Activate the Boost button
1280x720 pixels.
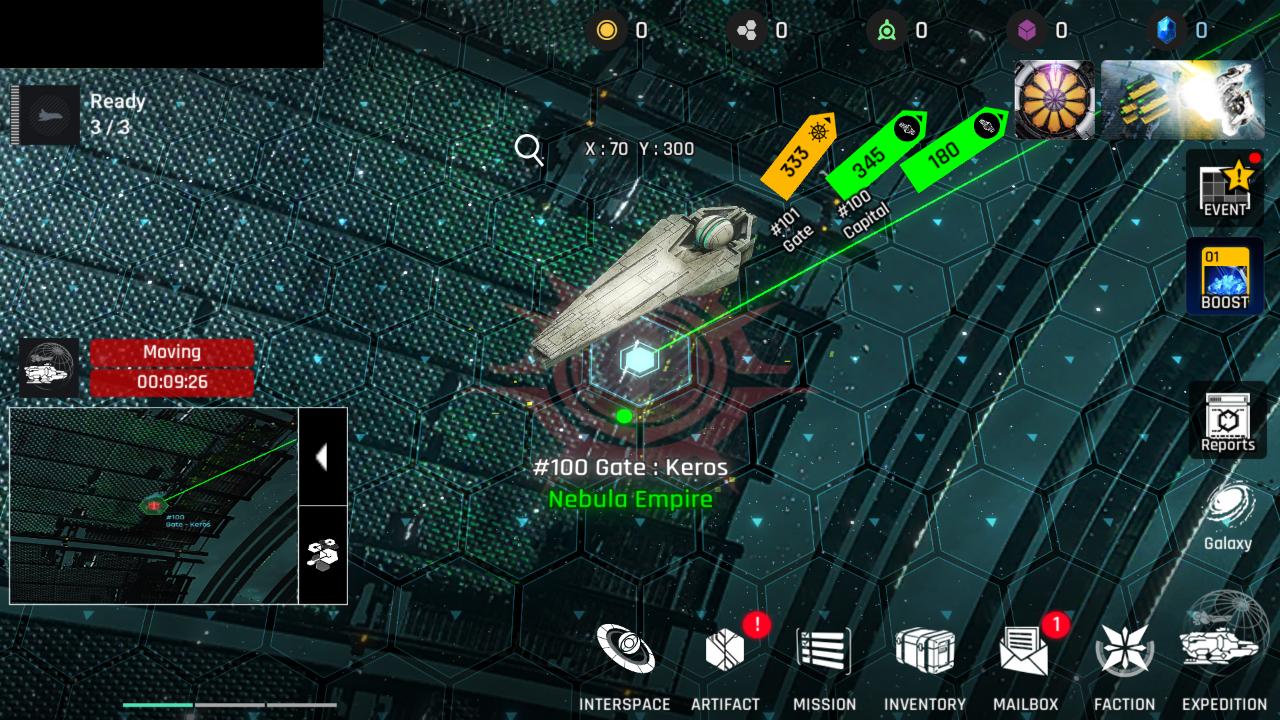[x=1225, y=277]
